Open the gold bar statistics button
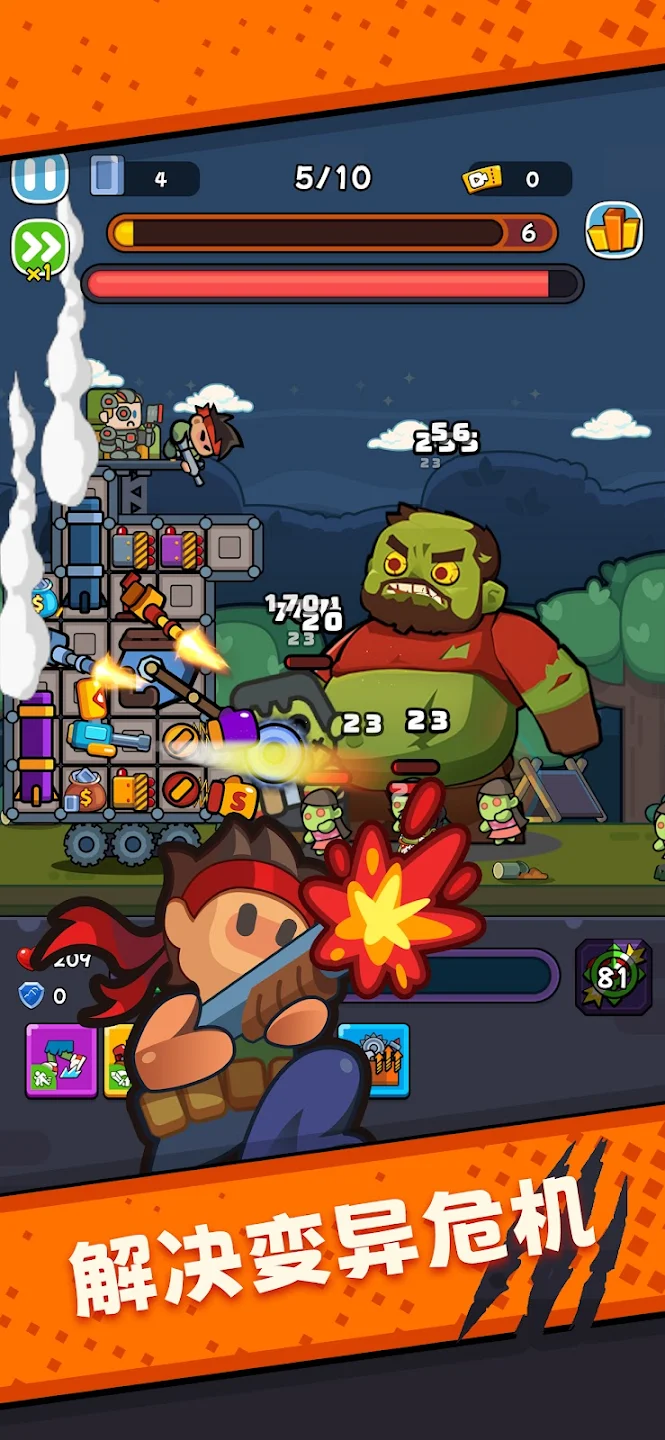The height and width of the screenshot is (1440, 665). 613,231
